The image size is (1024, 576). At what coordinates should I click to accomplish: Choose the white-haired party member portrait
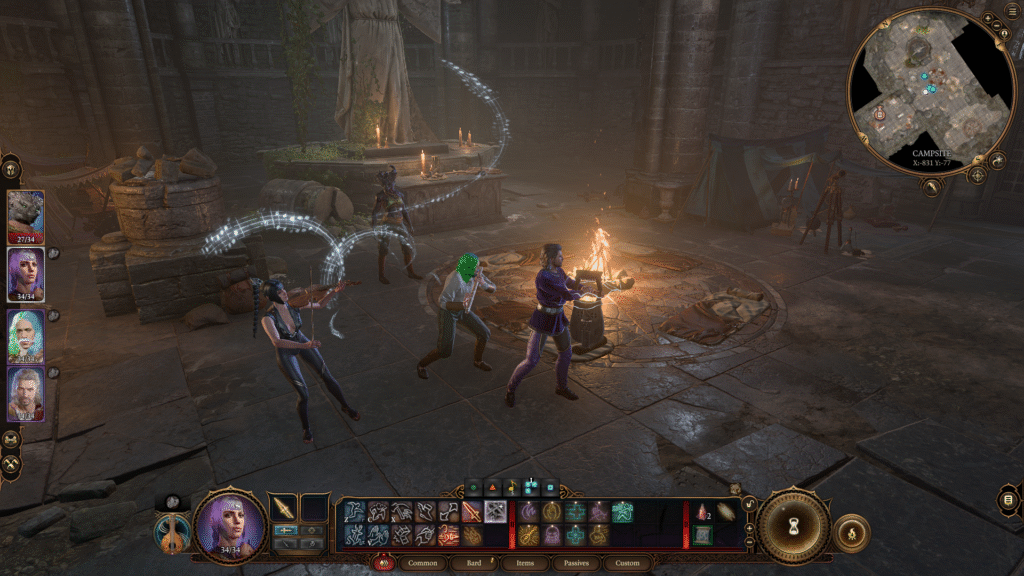(x=26, y=335)
